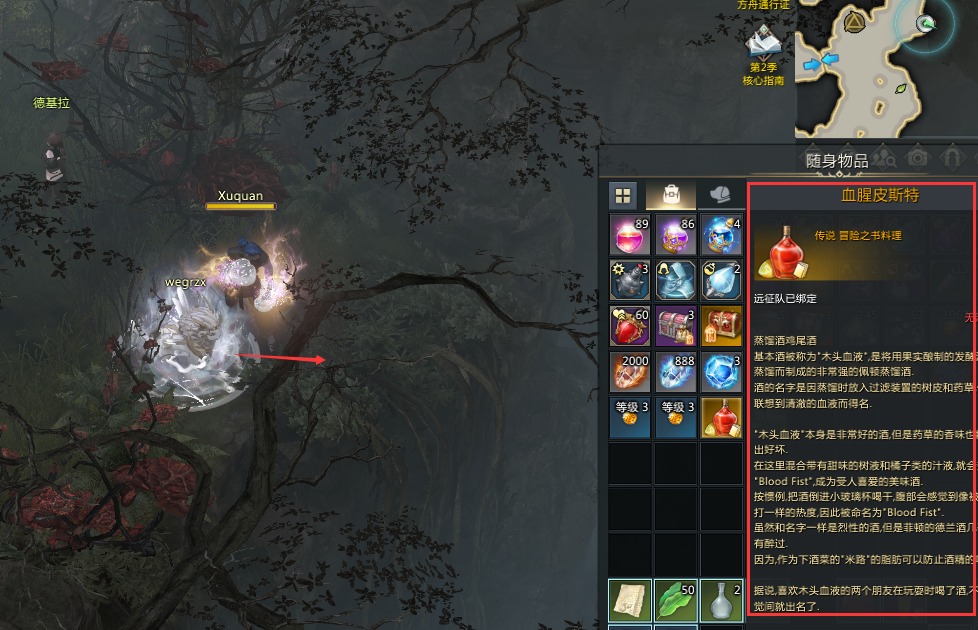The width and height of the screenshot is (978, 630).
Task: Switch to the helmet inventory tab
Action: click(x=720, y=195)
